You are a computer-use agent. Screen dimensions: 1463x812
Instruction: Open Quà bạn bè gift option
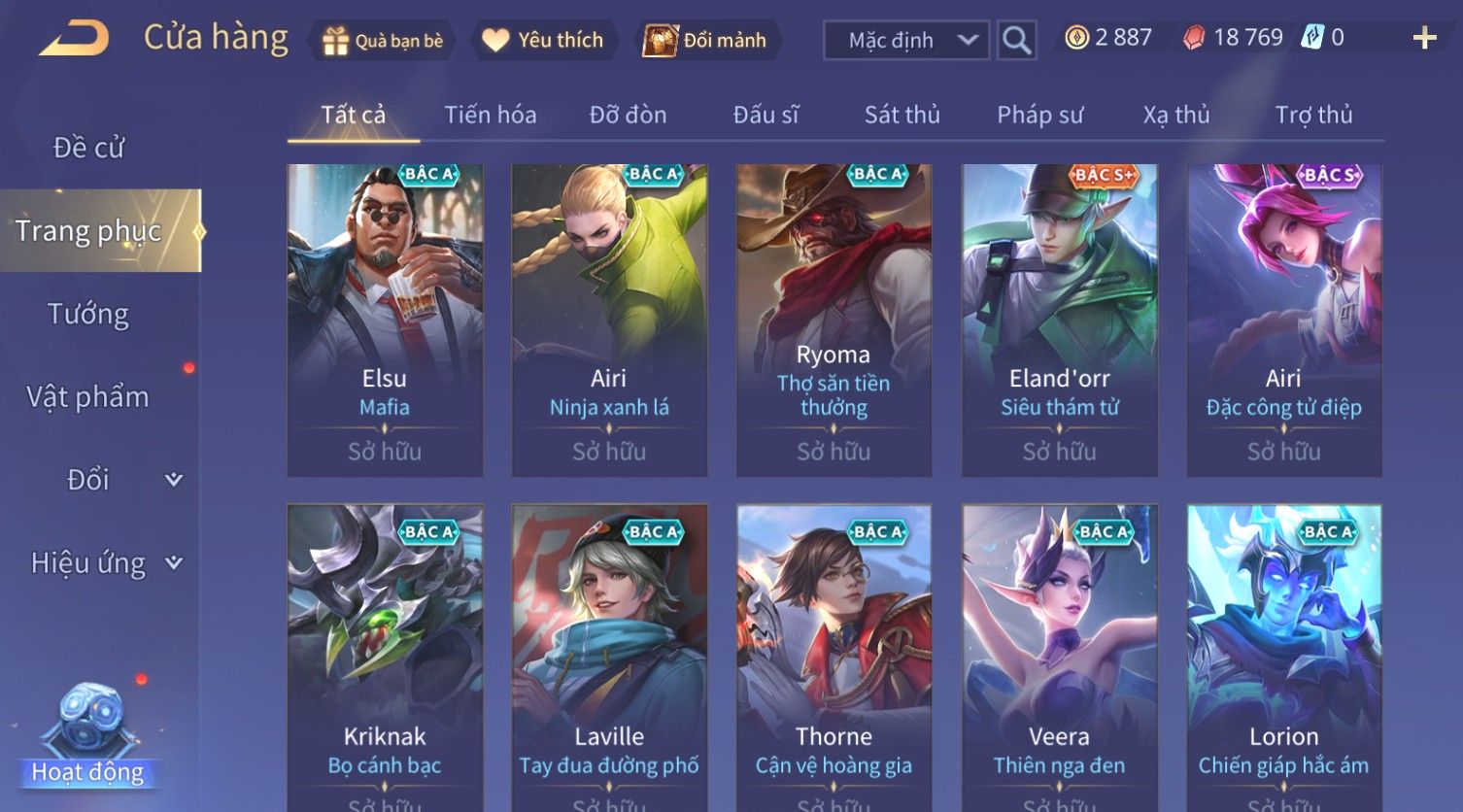coord(383,41)
